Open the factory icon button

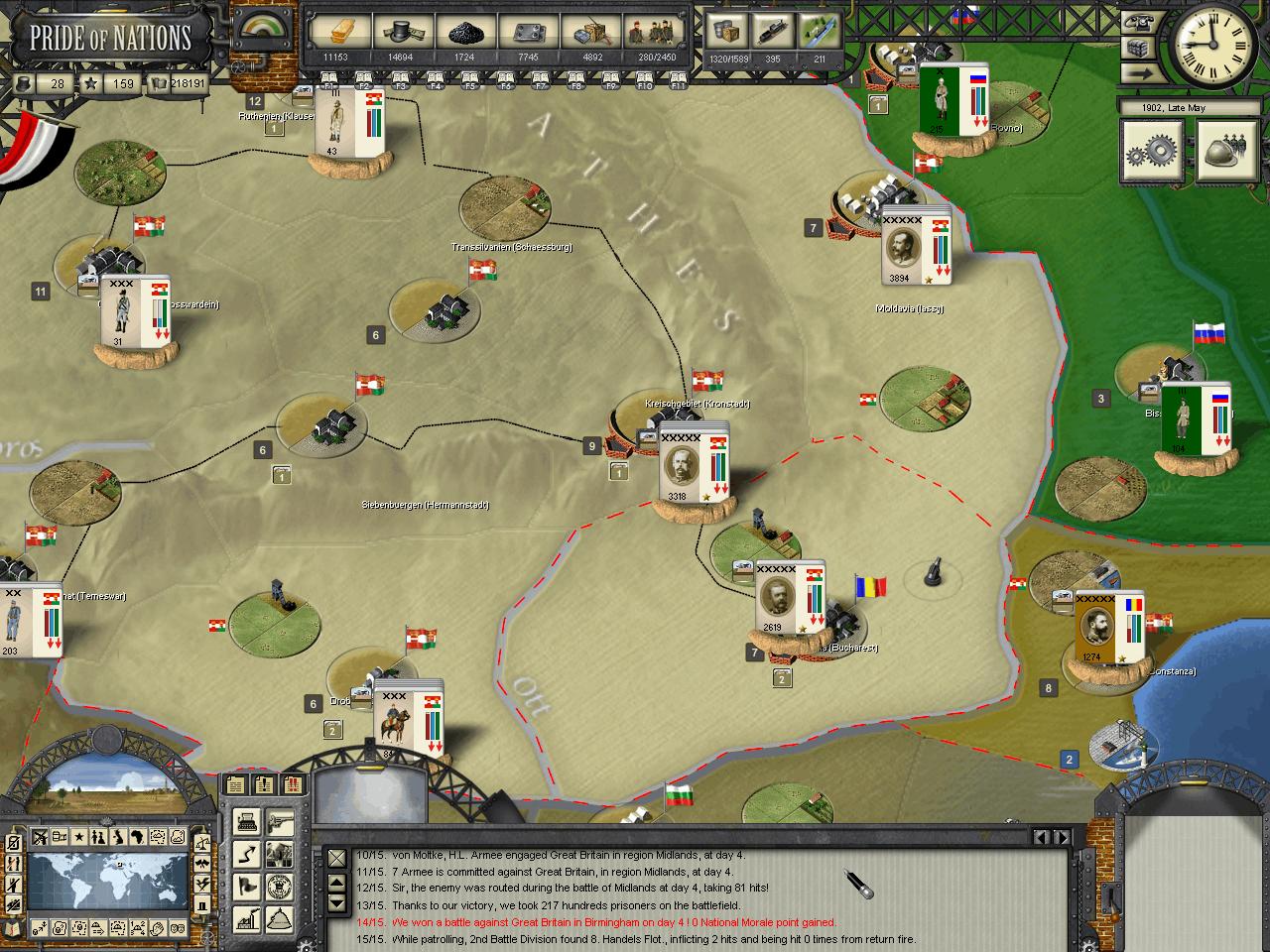(x=247, y=918)
